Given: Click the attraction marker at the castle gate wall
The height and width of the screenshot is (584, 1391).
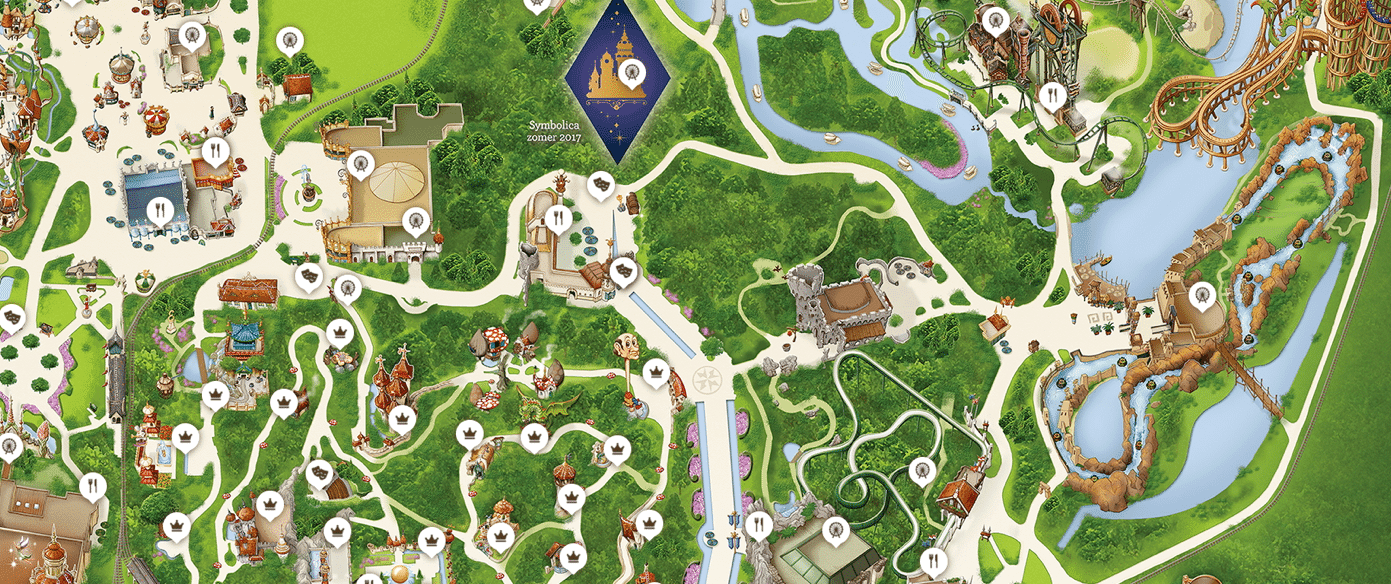Looking at the screenshot, I should [412, 219].
